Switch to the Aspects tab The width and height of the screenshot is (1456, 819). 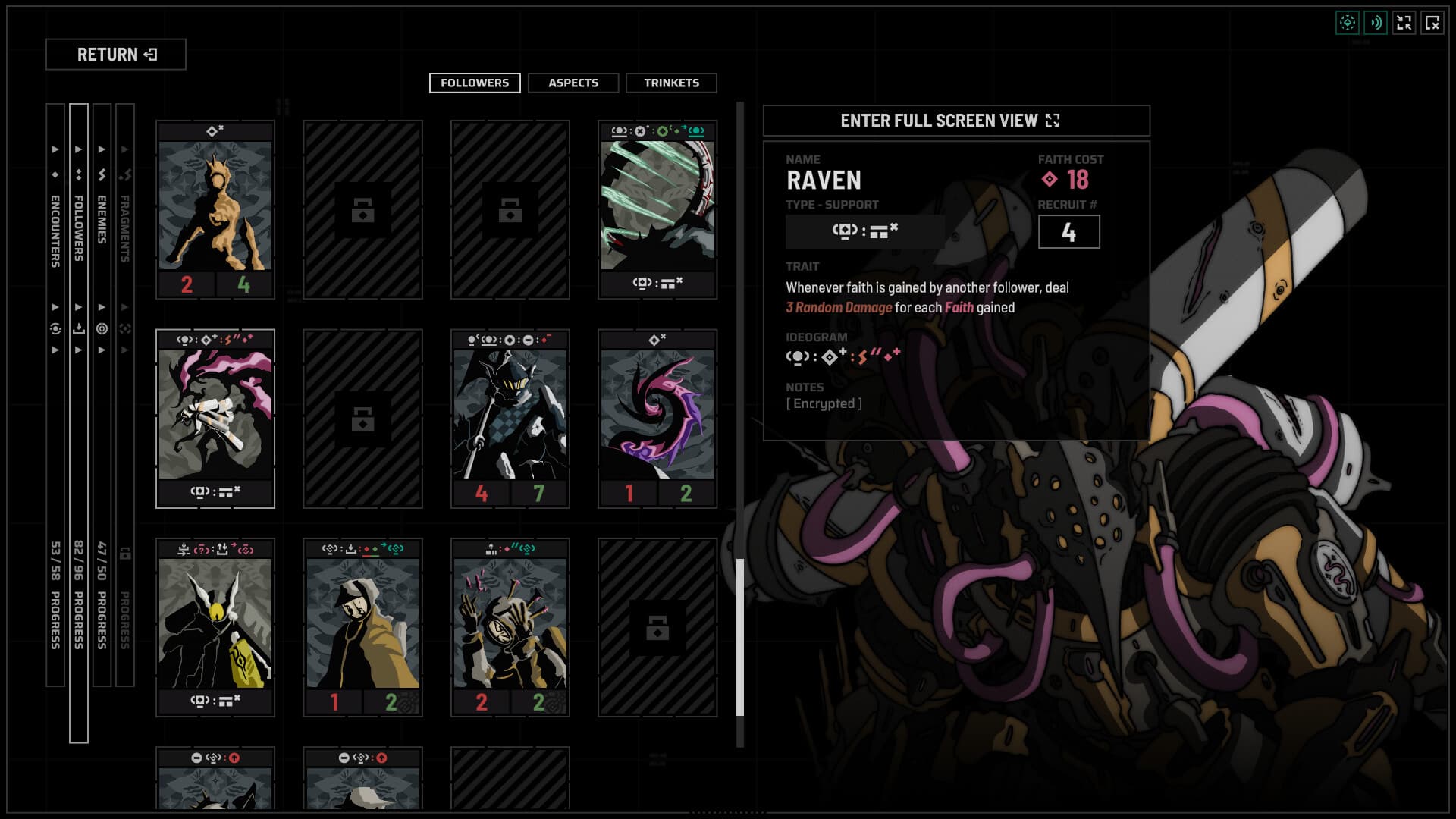(573, 83)
